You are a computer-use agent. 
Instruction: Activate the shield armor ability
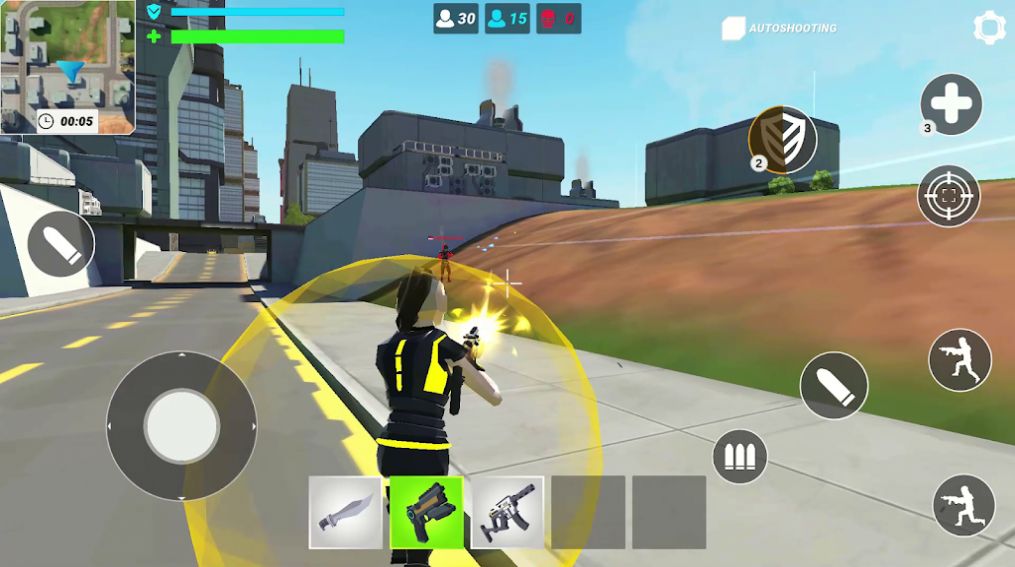pyautogui.click(x=783, y=140)
